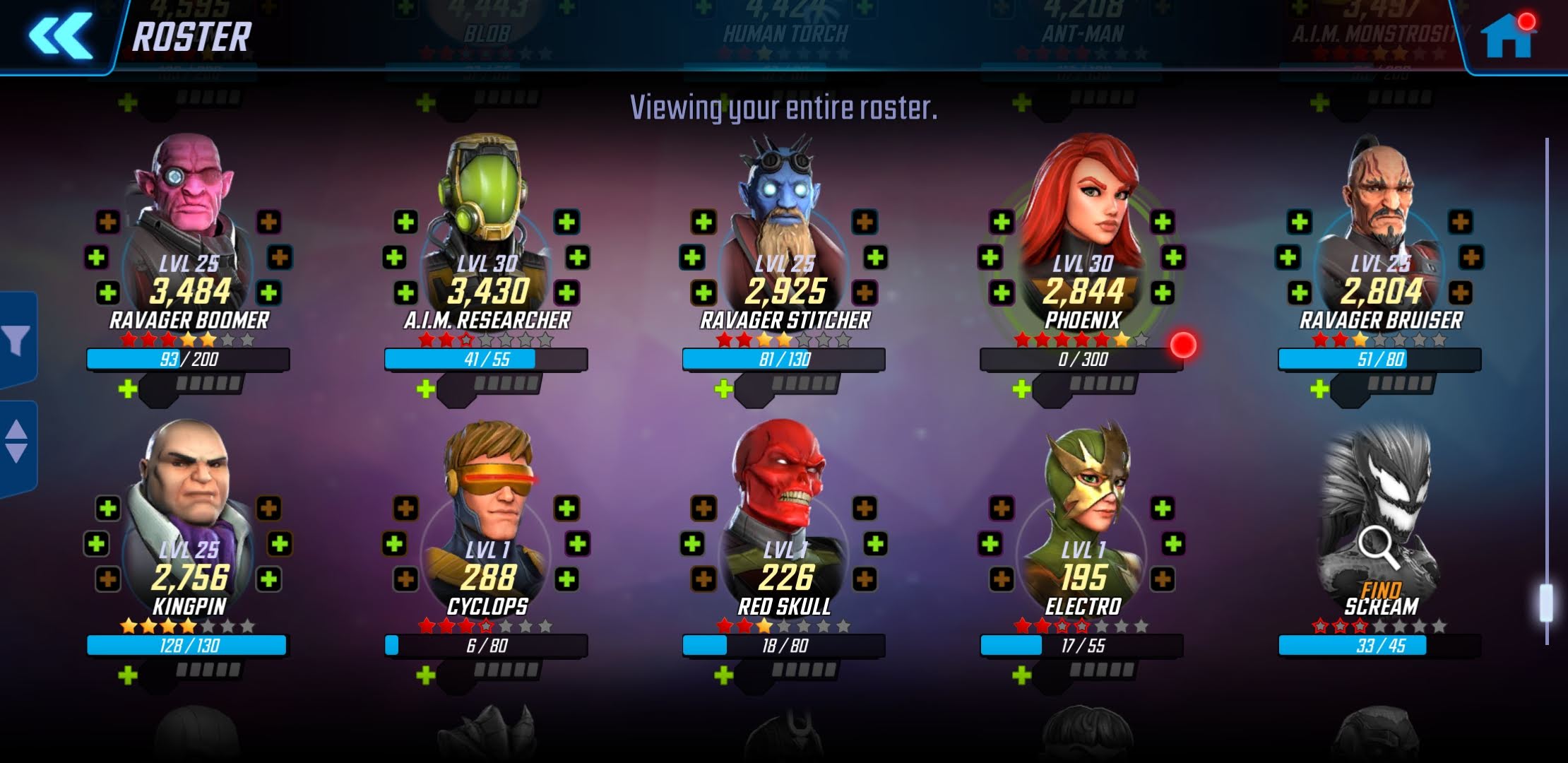Tap the red notification dot beside Phoenix

point(1183,345)
